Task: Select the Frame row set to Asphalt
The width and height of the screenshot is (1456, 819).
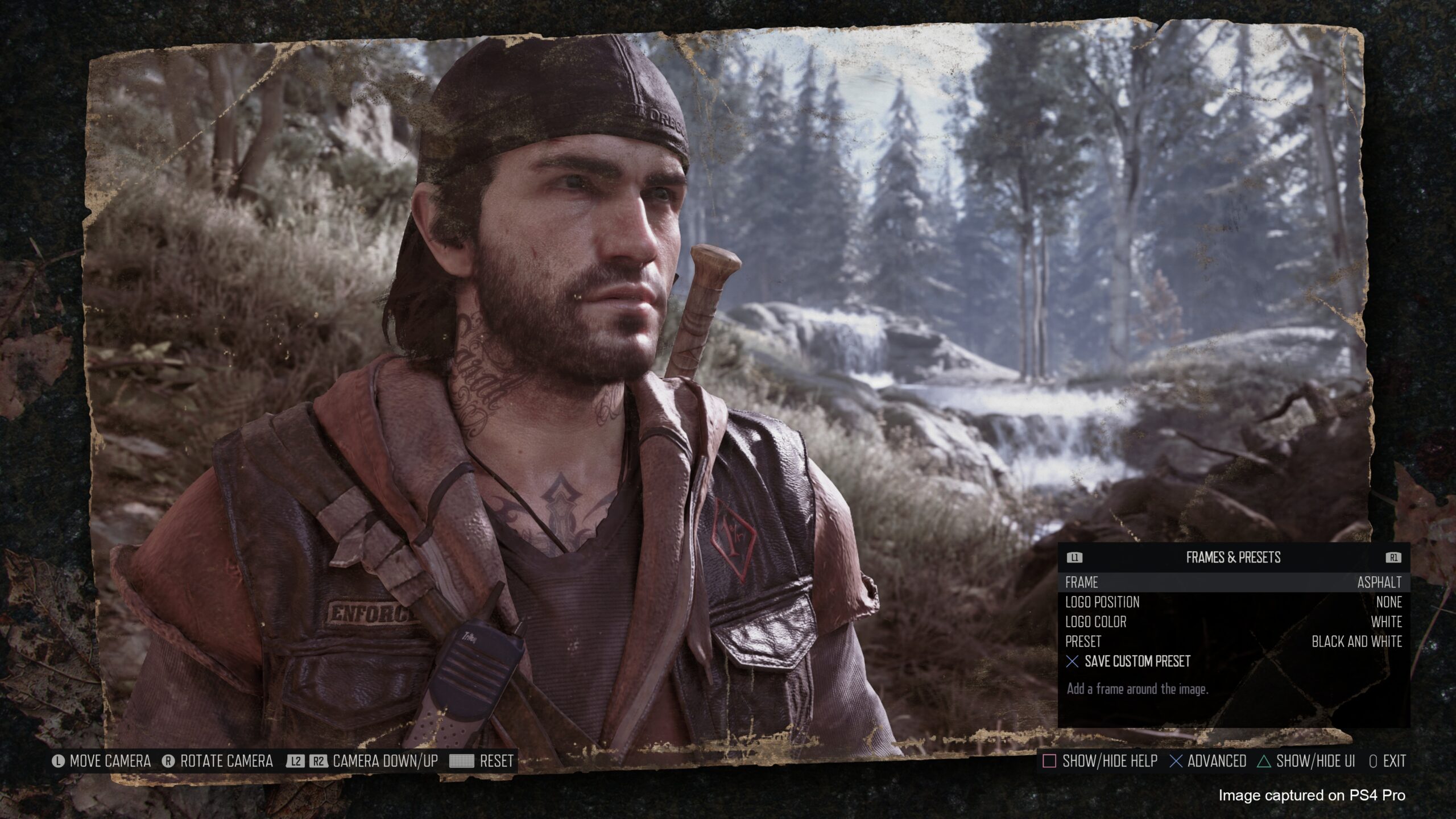Action: (1233, 582)
